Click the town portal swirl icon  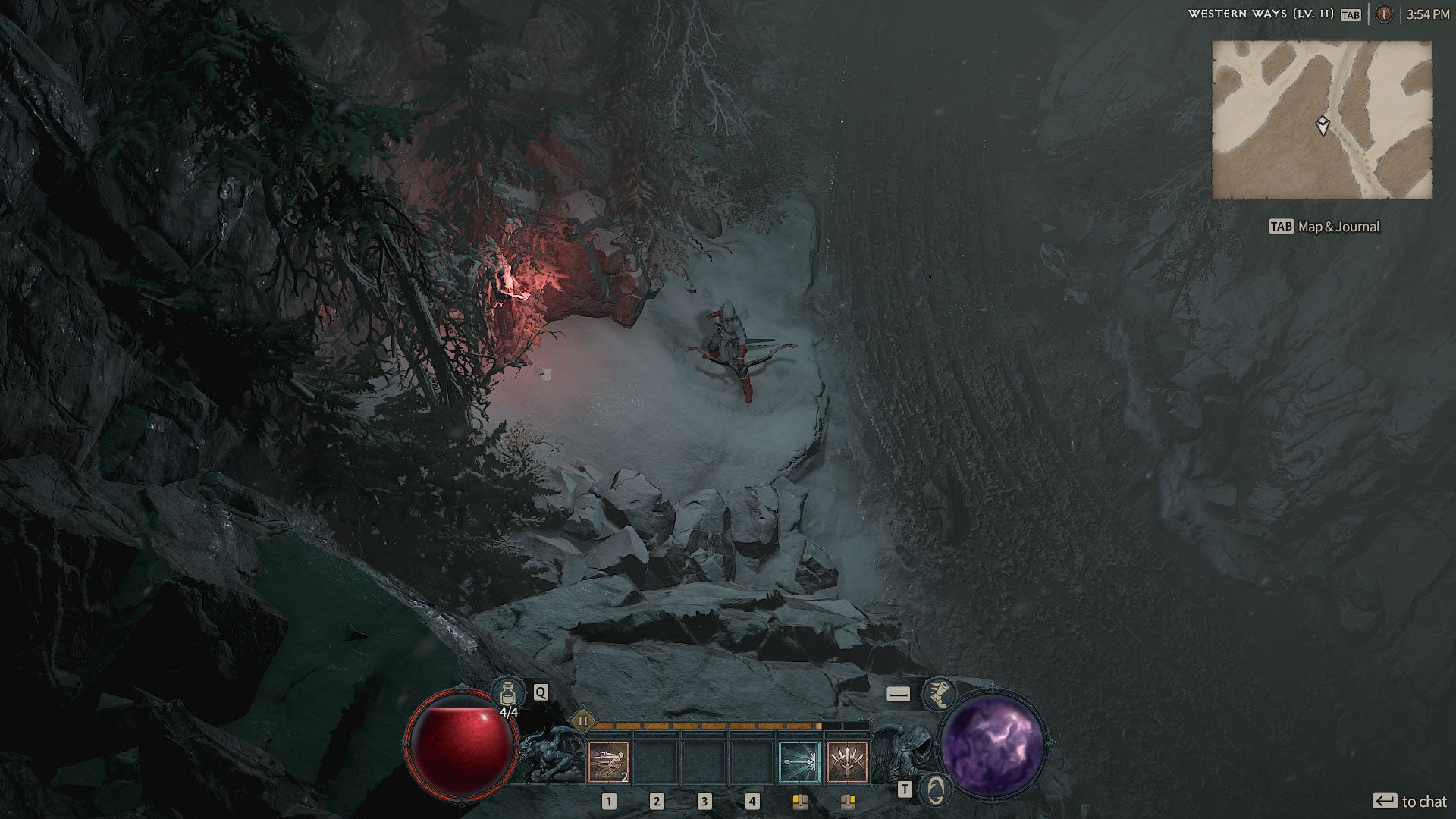point(937,789)
